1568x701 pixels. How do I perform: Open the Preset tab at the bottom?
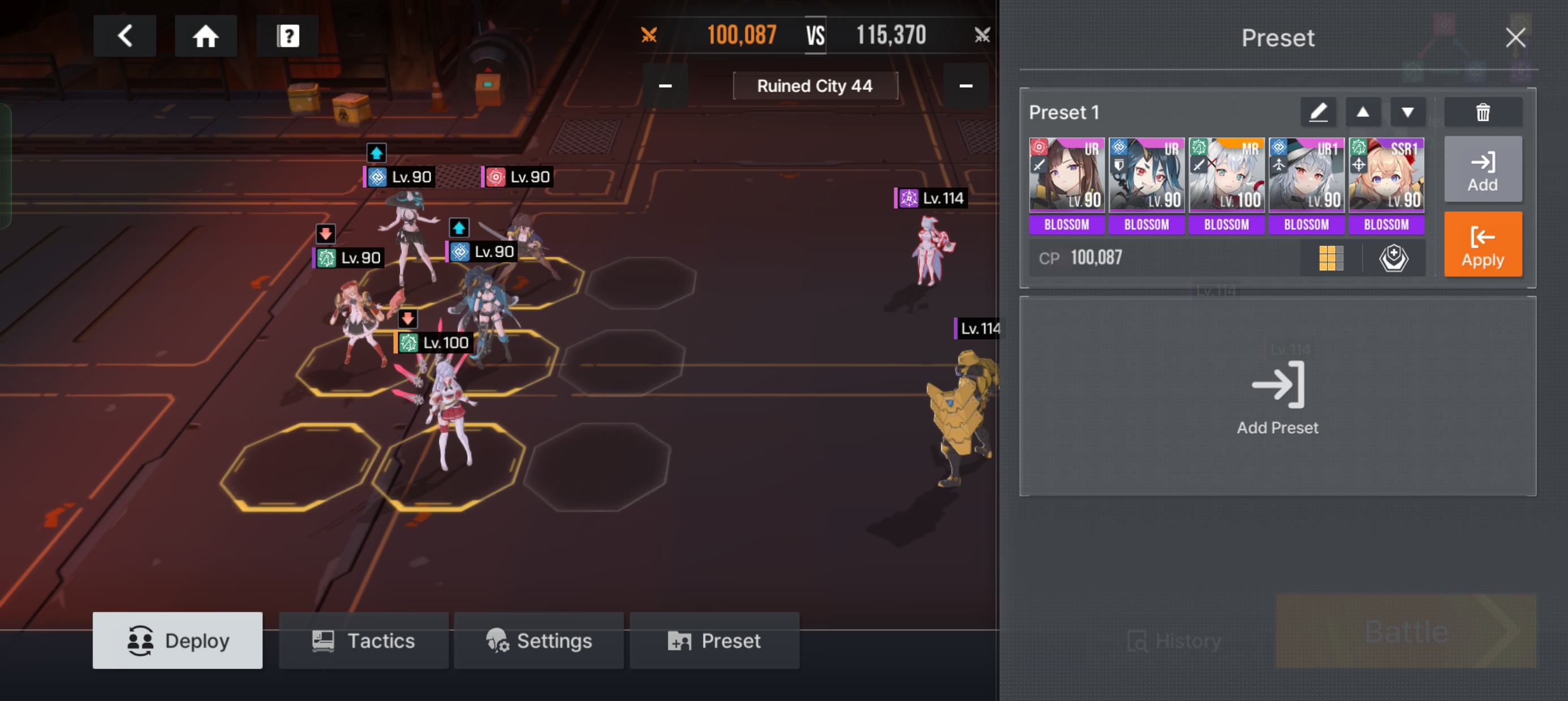pyautogui.click(x=714, y=641)
